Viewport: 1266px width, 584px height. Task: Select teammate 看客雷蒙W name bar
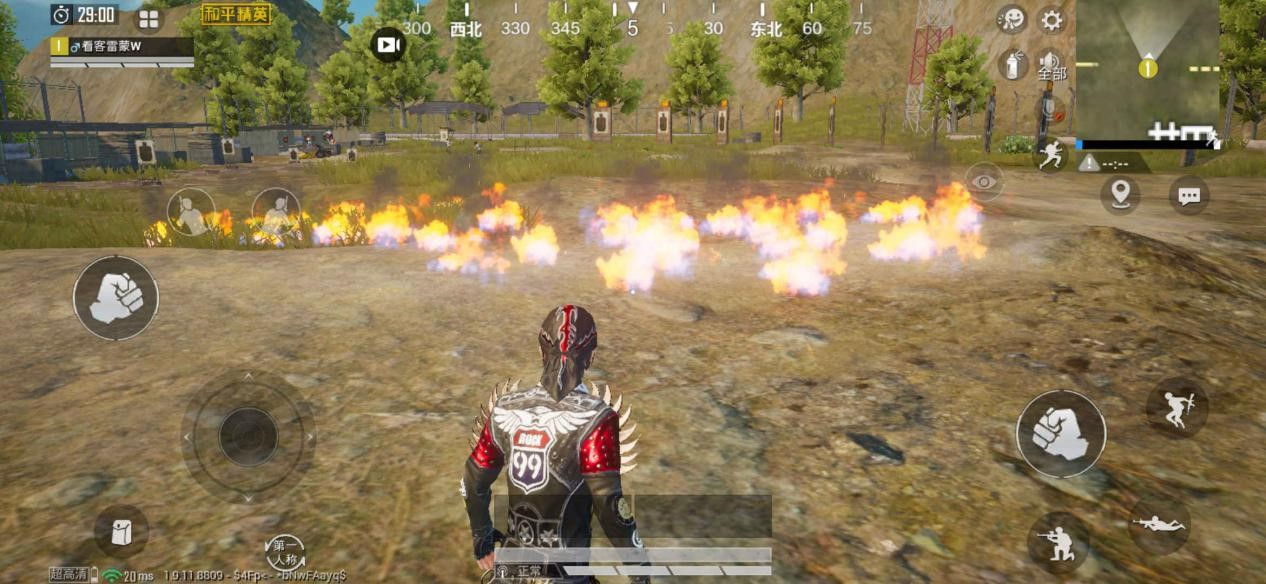122,47
